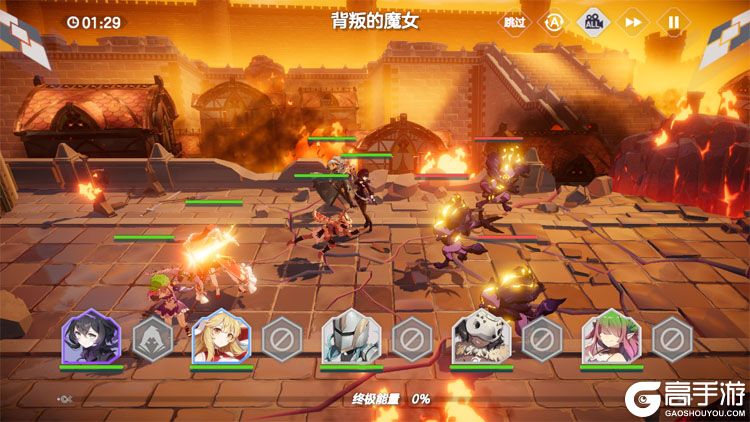Screen dimensions: 750x422
Task: Pause the battle
Action: [673, 21]
